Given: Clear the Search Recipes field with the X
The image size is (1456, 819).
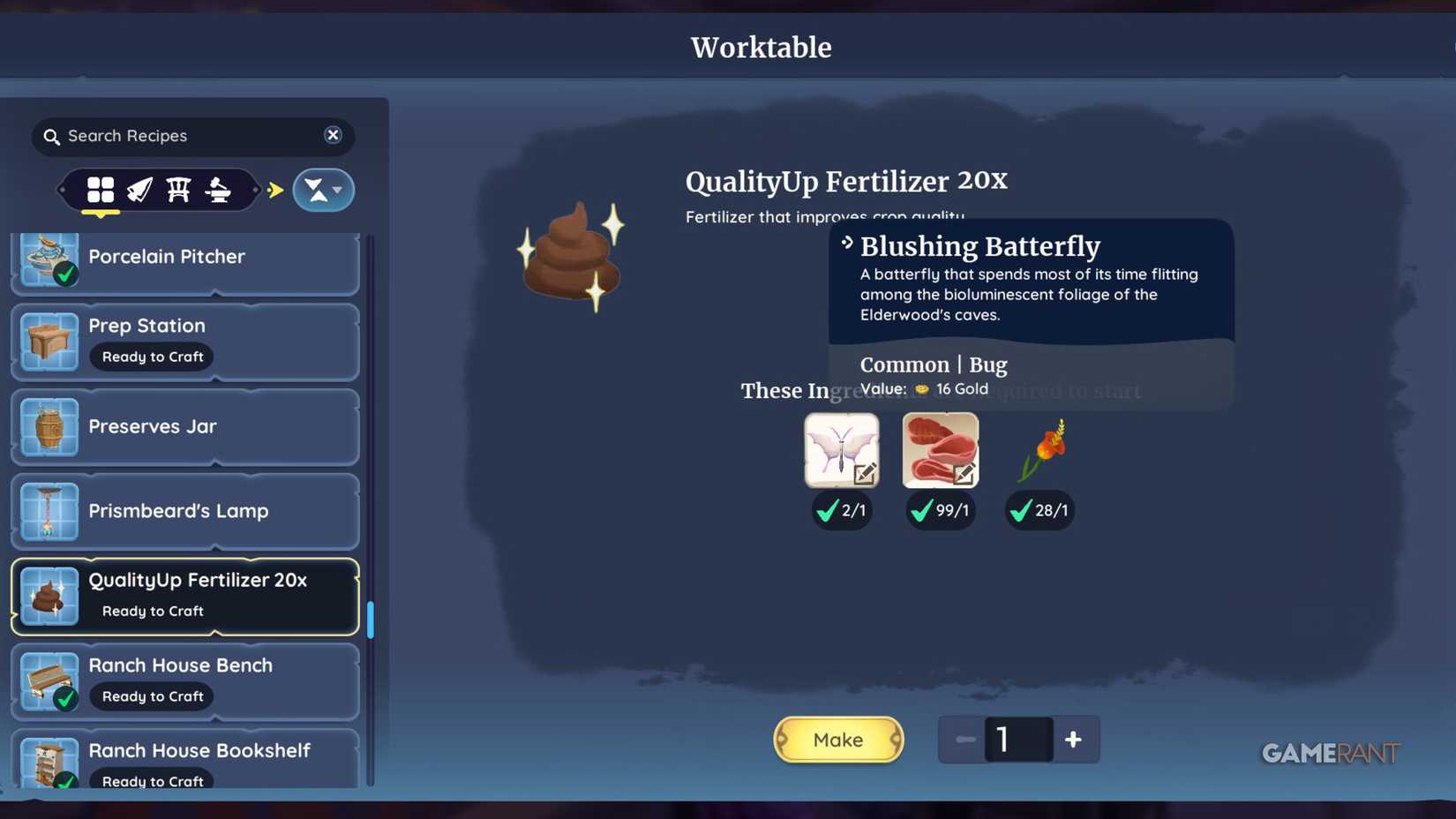Looking at the screenshot, I should click(x=333, y=135).
